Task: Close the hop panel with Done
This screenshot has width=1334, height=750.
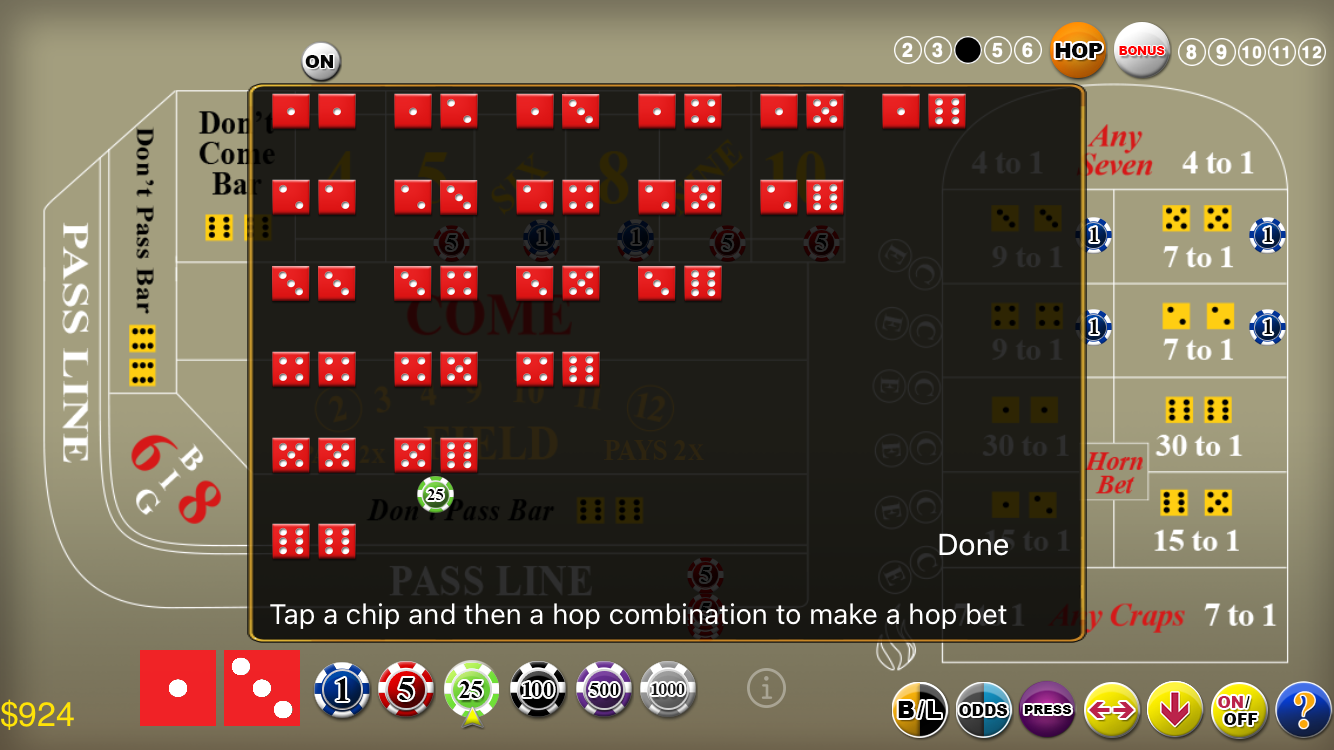Action: coord(973,545)
